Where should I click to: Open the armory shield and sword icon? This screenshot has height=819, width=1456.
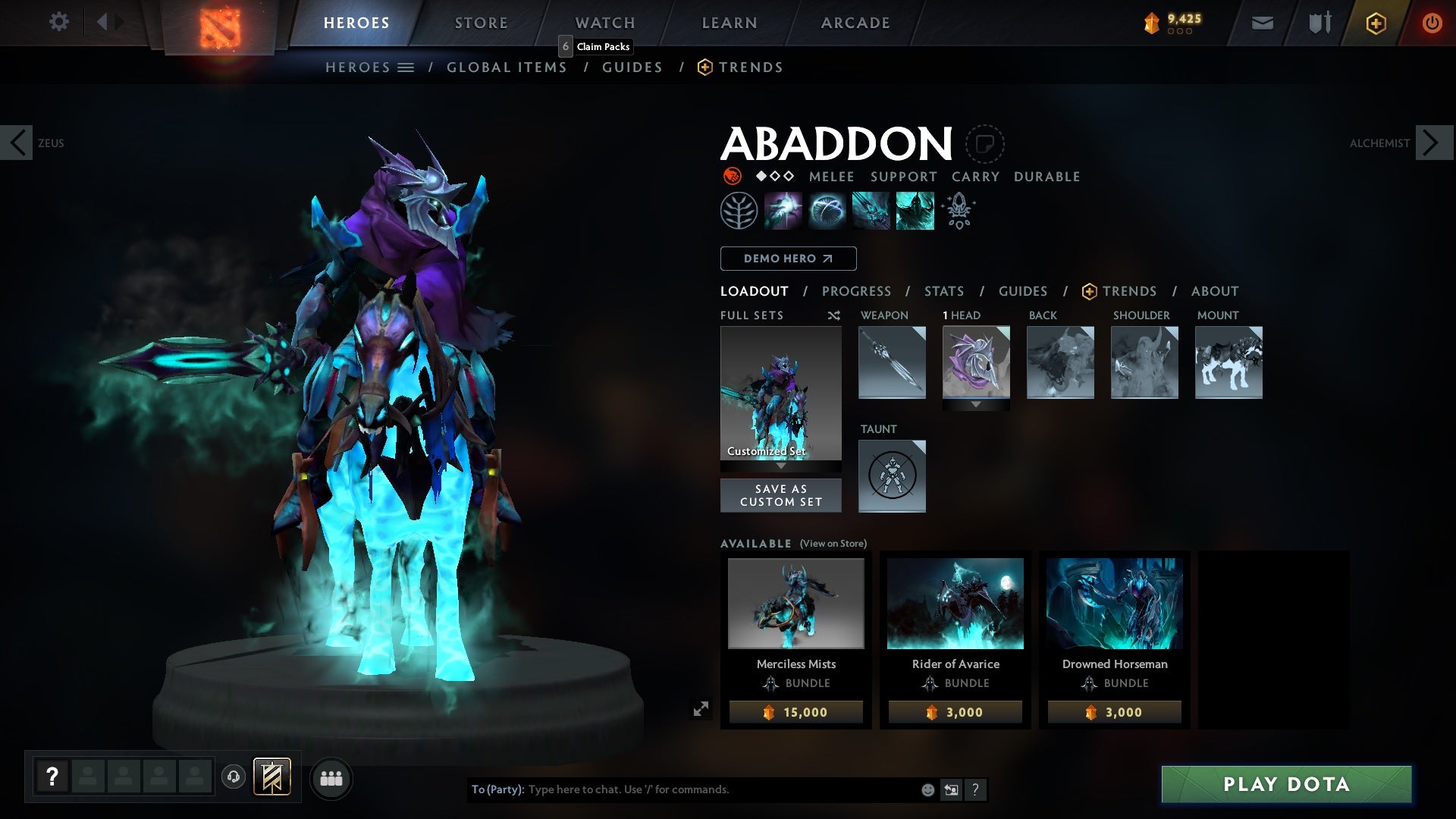[1318, 23]
